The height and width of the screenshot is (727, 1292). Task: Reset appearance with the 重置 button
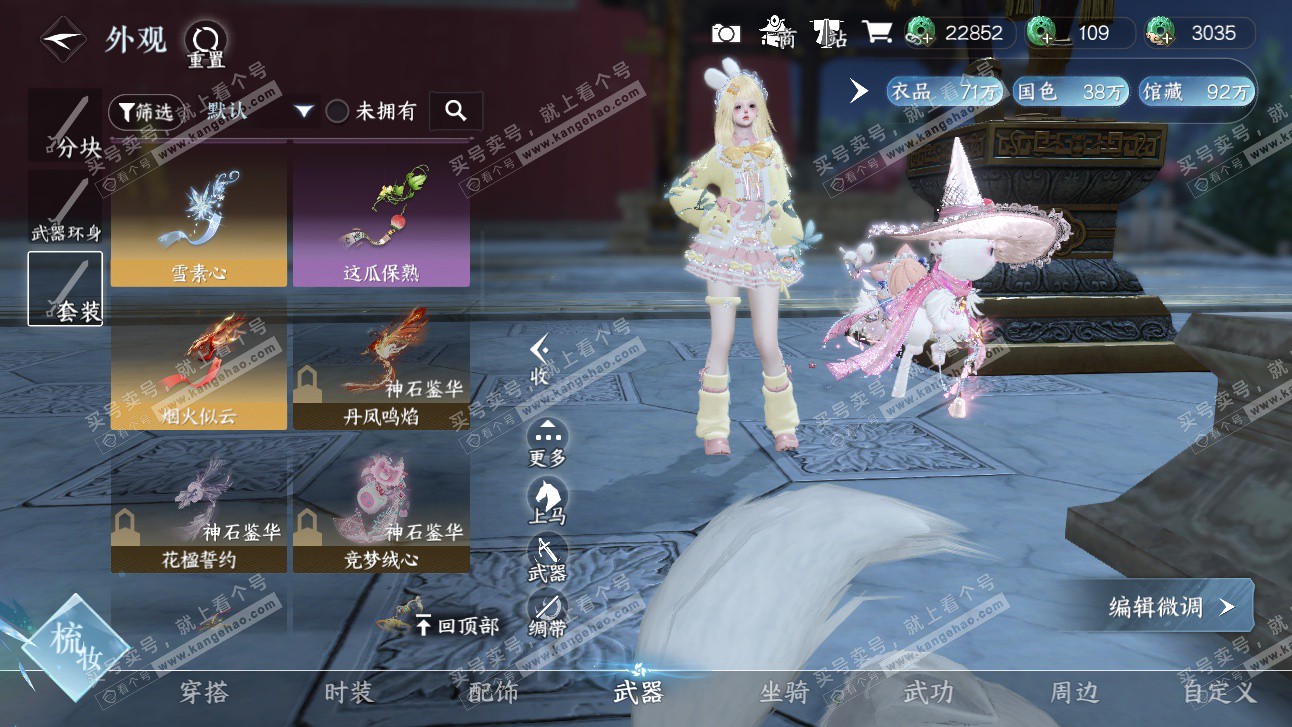[x=206, y=43]
